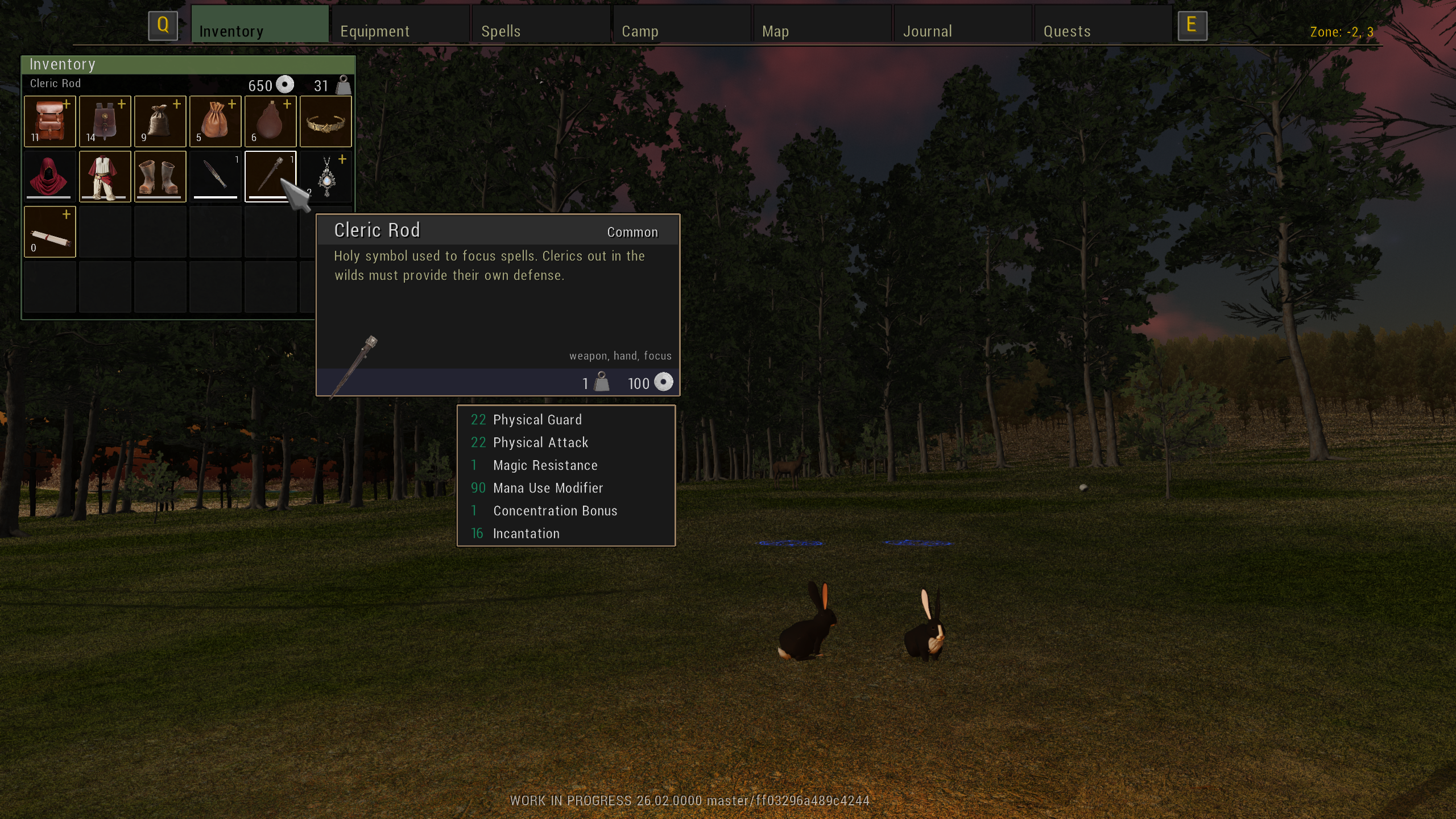Select the dagger weapon slot
The width and height of the screenshot is (1456, 819).
click(x=216, y=176)
